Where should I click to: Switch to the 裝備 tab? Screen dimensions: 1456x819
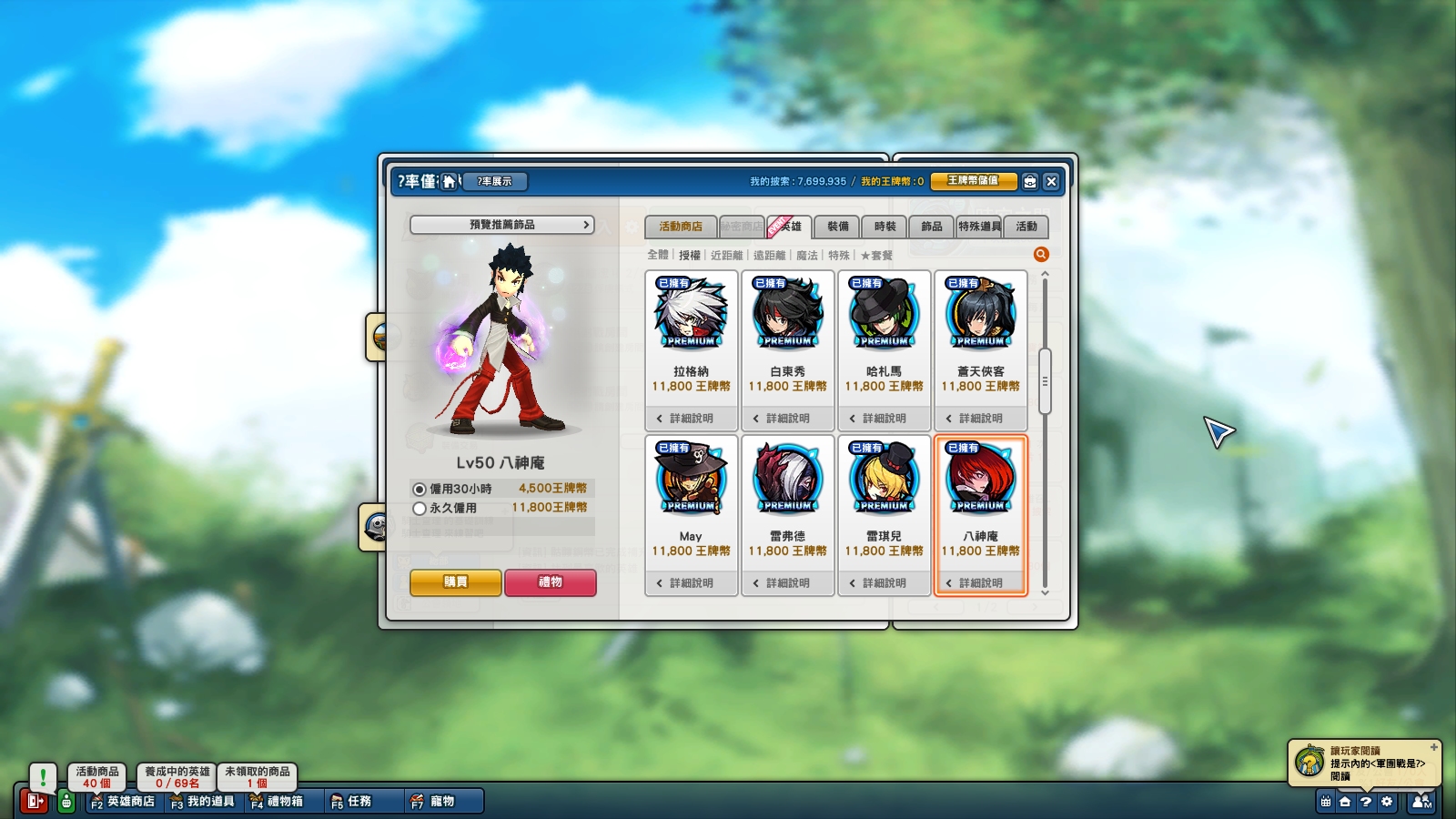coord(838,227)
